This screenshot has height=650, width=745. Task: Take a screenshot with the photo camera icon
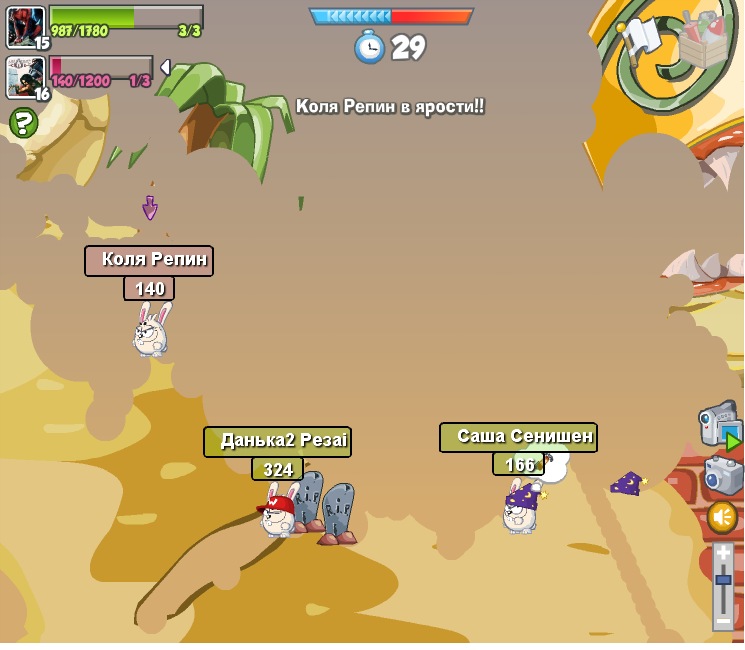pyautogui.click(x=723, y=474)
